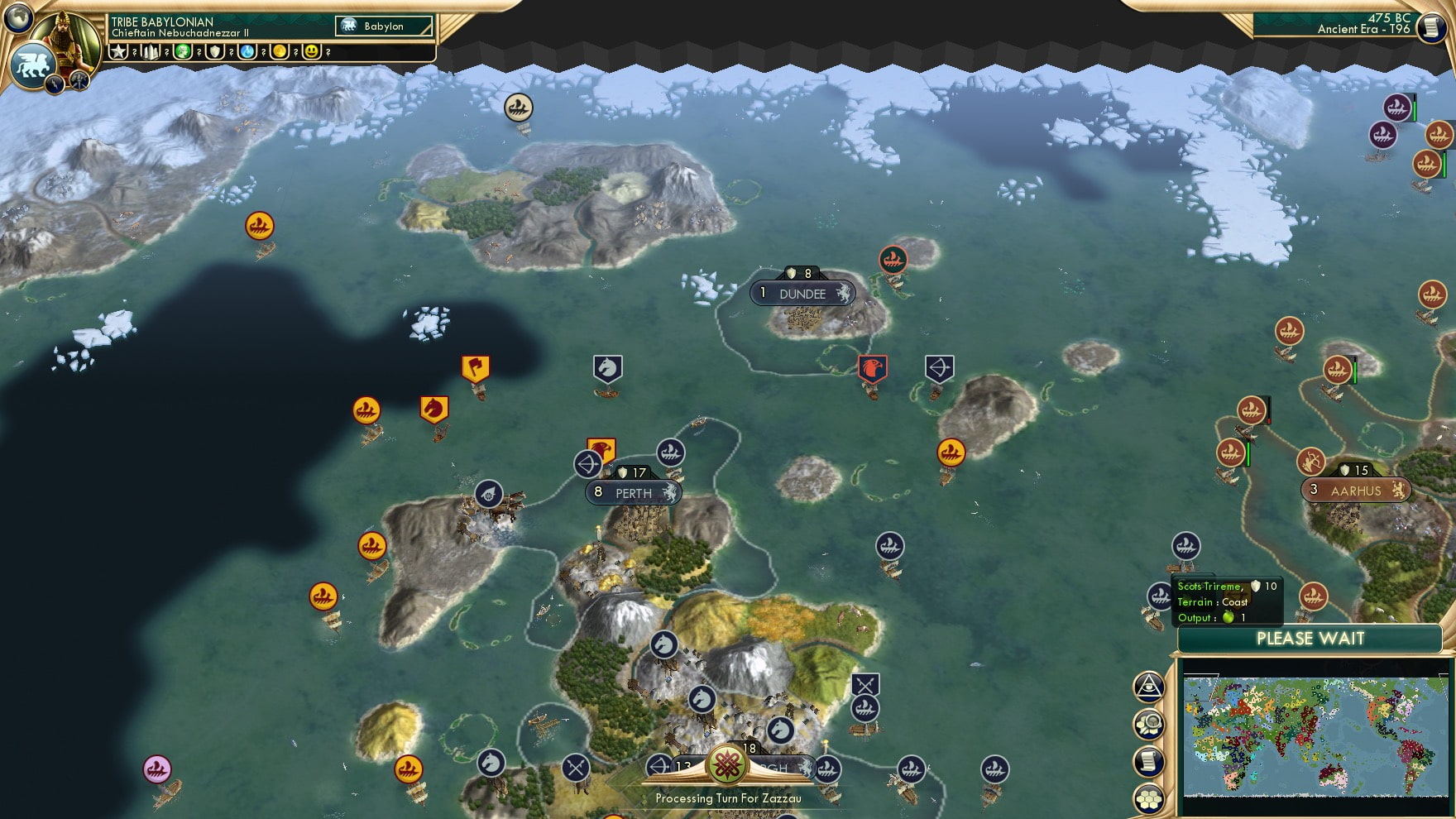
Task: Click the magnifying glass map overlay icon
Action: click(x=1150, y=724)
